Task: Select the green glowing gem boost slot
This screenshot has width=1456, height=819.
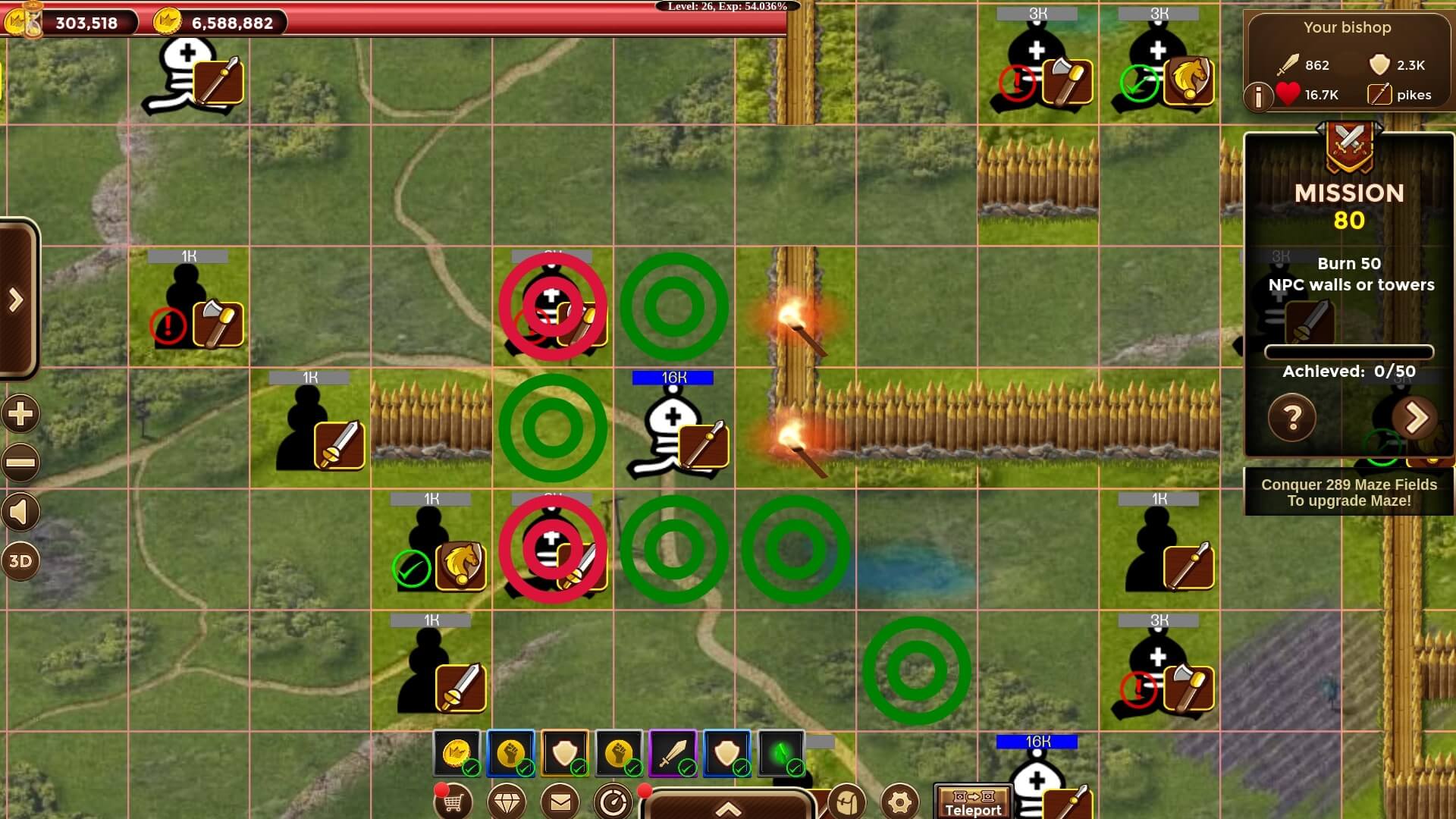Action: point(781,753)
